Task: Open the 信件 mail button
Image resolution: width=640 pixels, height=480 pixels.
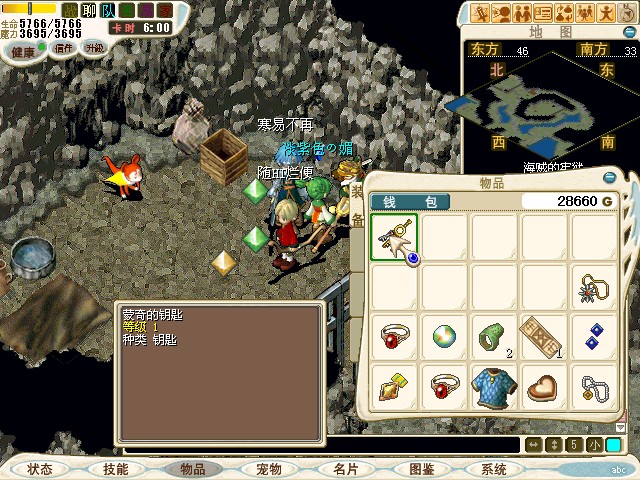Action: click(x=64, y=48)
